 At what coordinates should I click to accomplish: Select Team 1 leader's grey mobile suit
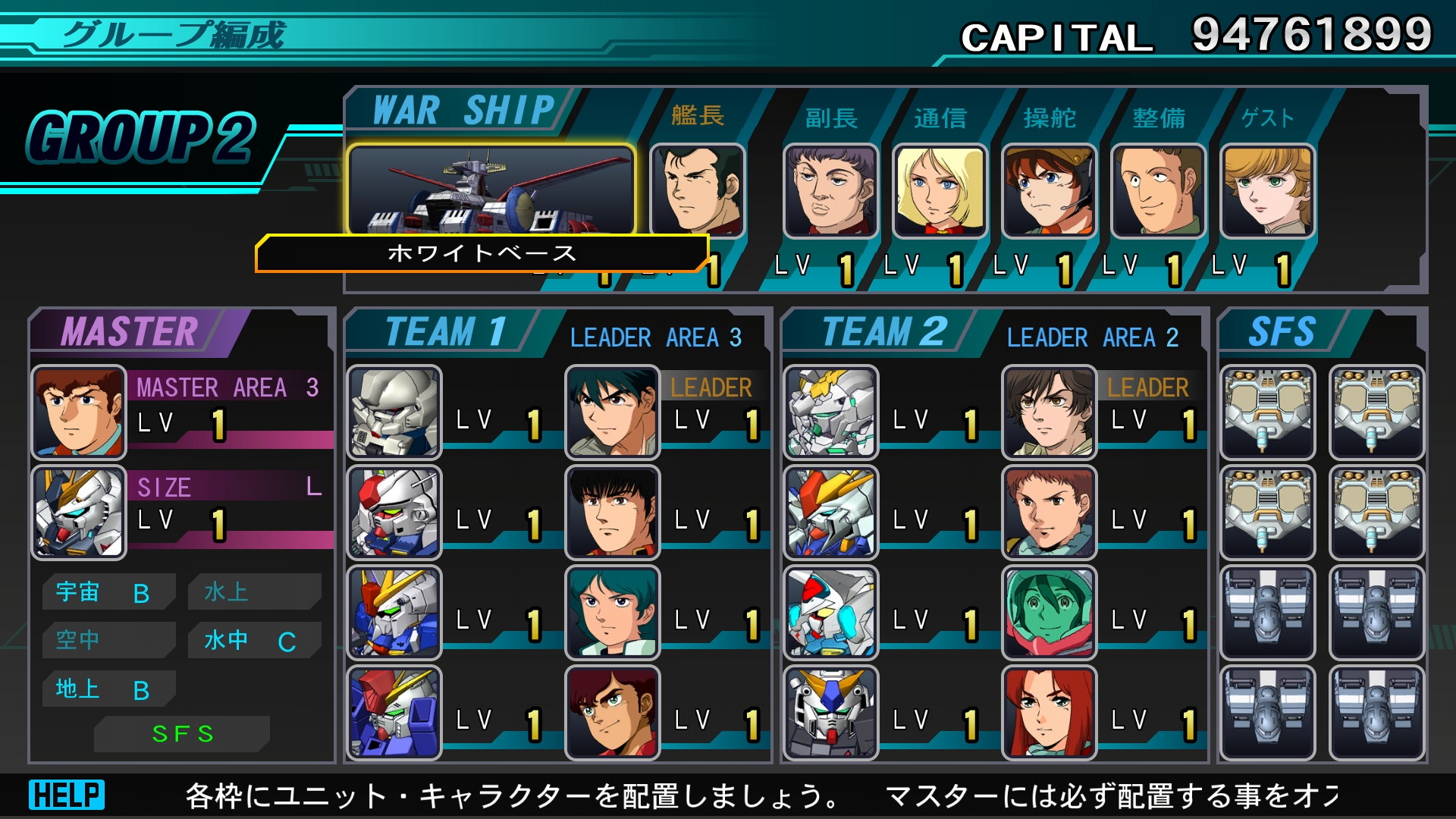click(394, 413)
